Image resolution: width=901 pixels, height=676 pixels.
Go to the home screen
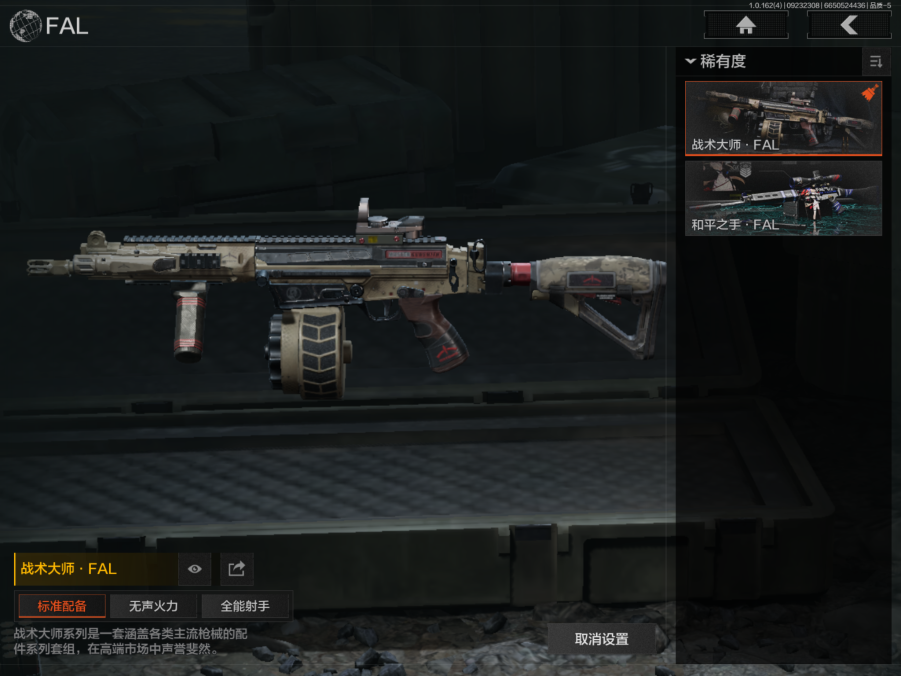coord(745,25)
